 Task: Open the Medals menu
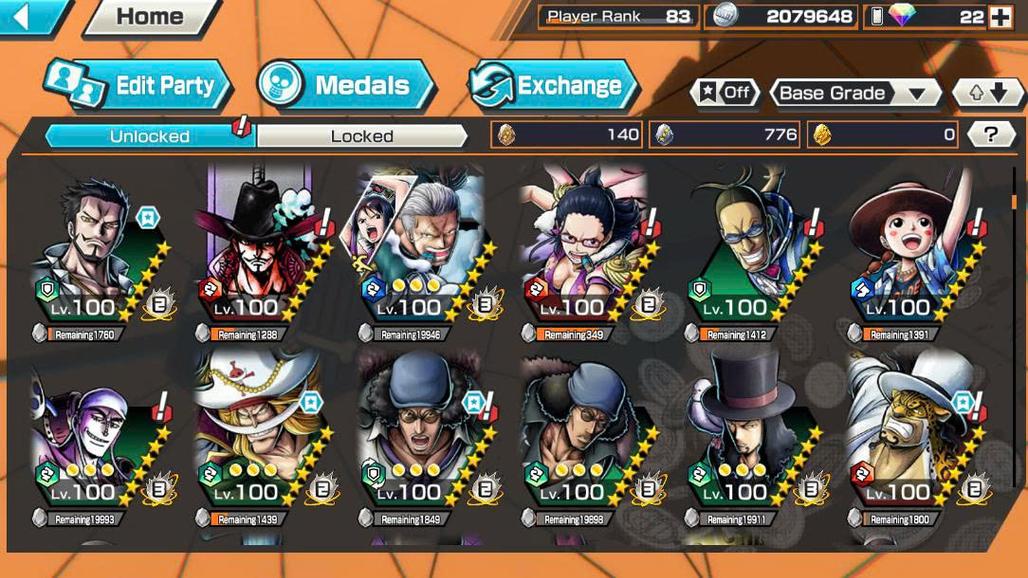pyautogui.click(x=346, y=86)
